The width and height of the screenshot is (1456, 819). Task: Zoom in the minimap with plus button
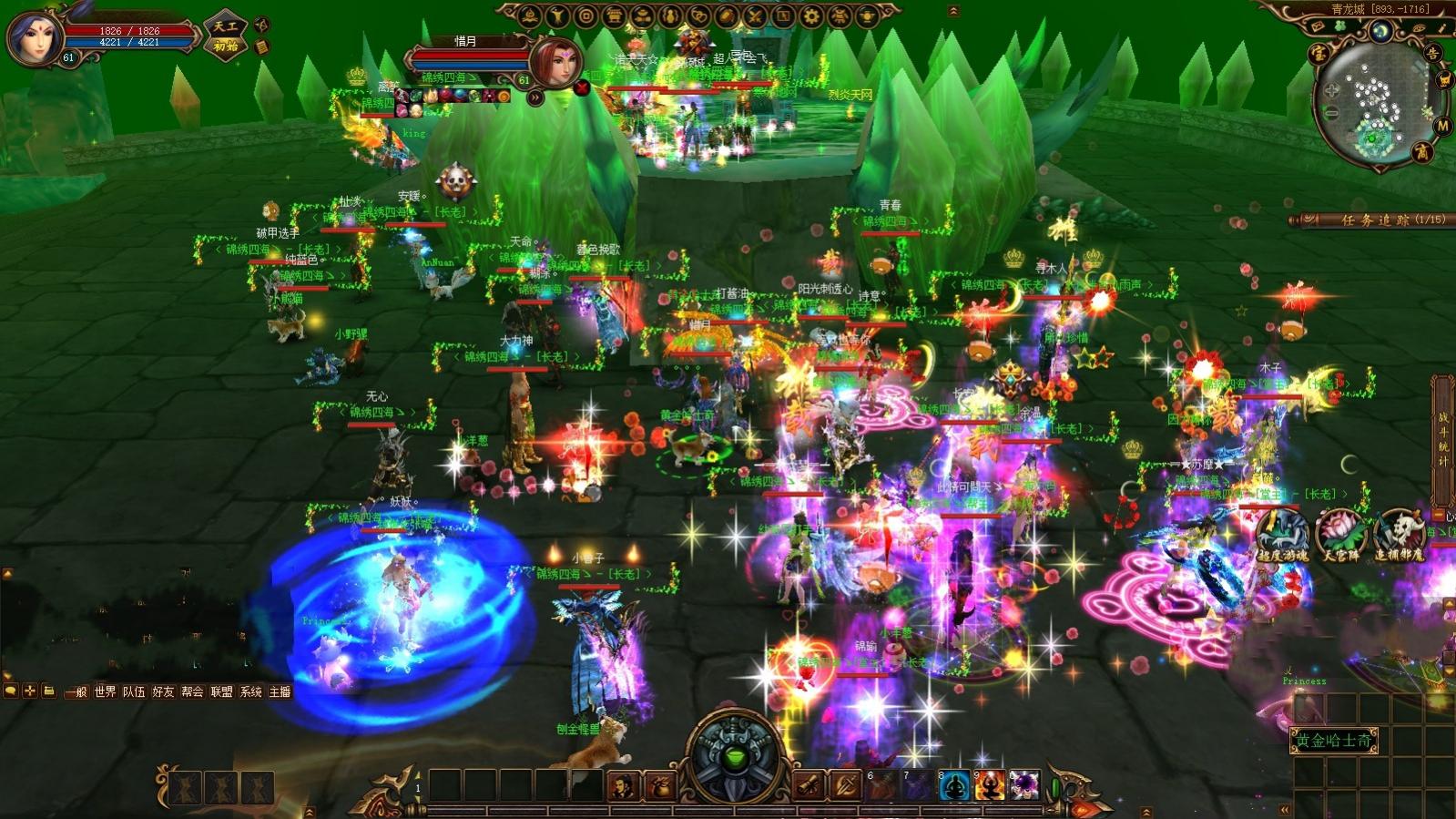point(1332,91)
